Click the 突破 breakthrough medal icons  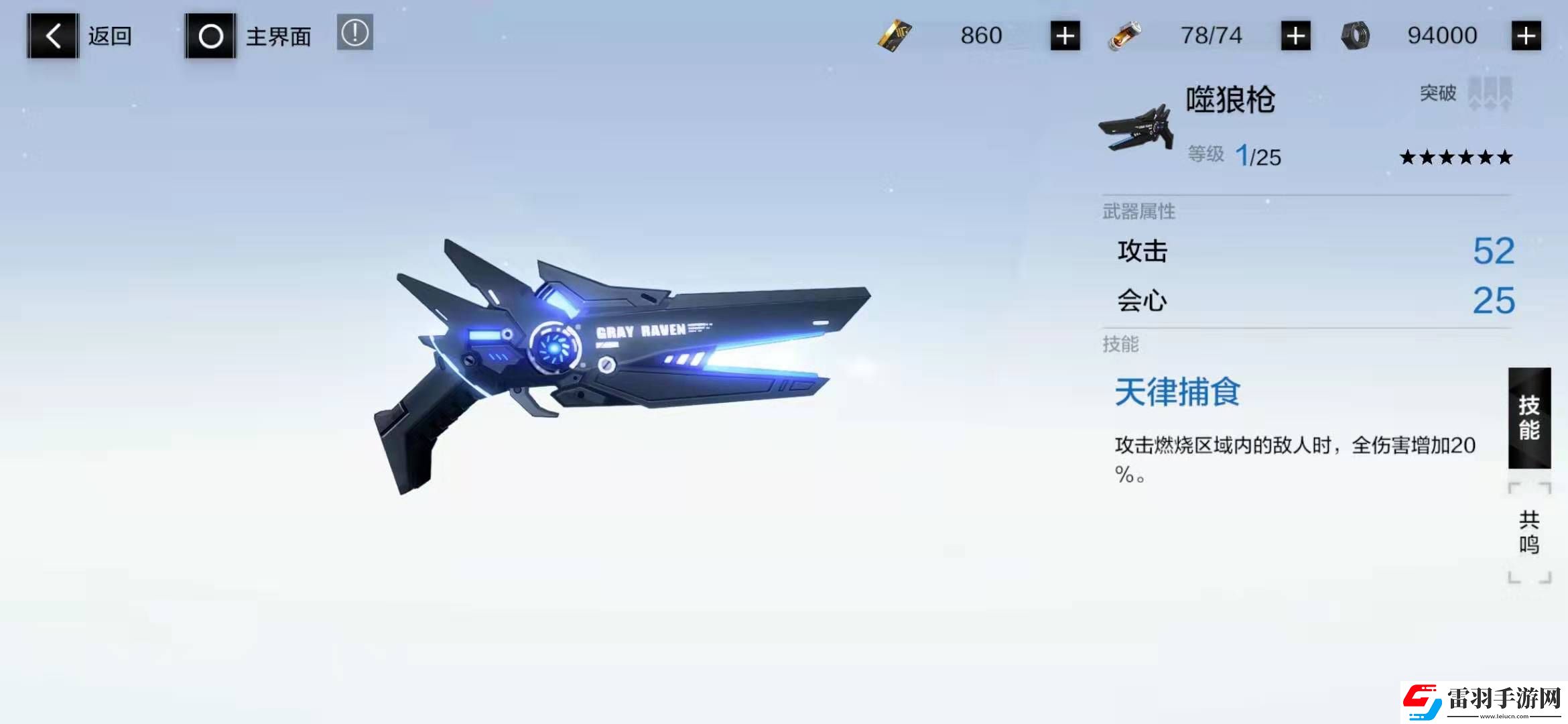coord(1488,94)
